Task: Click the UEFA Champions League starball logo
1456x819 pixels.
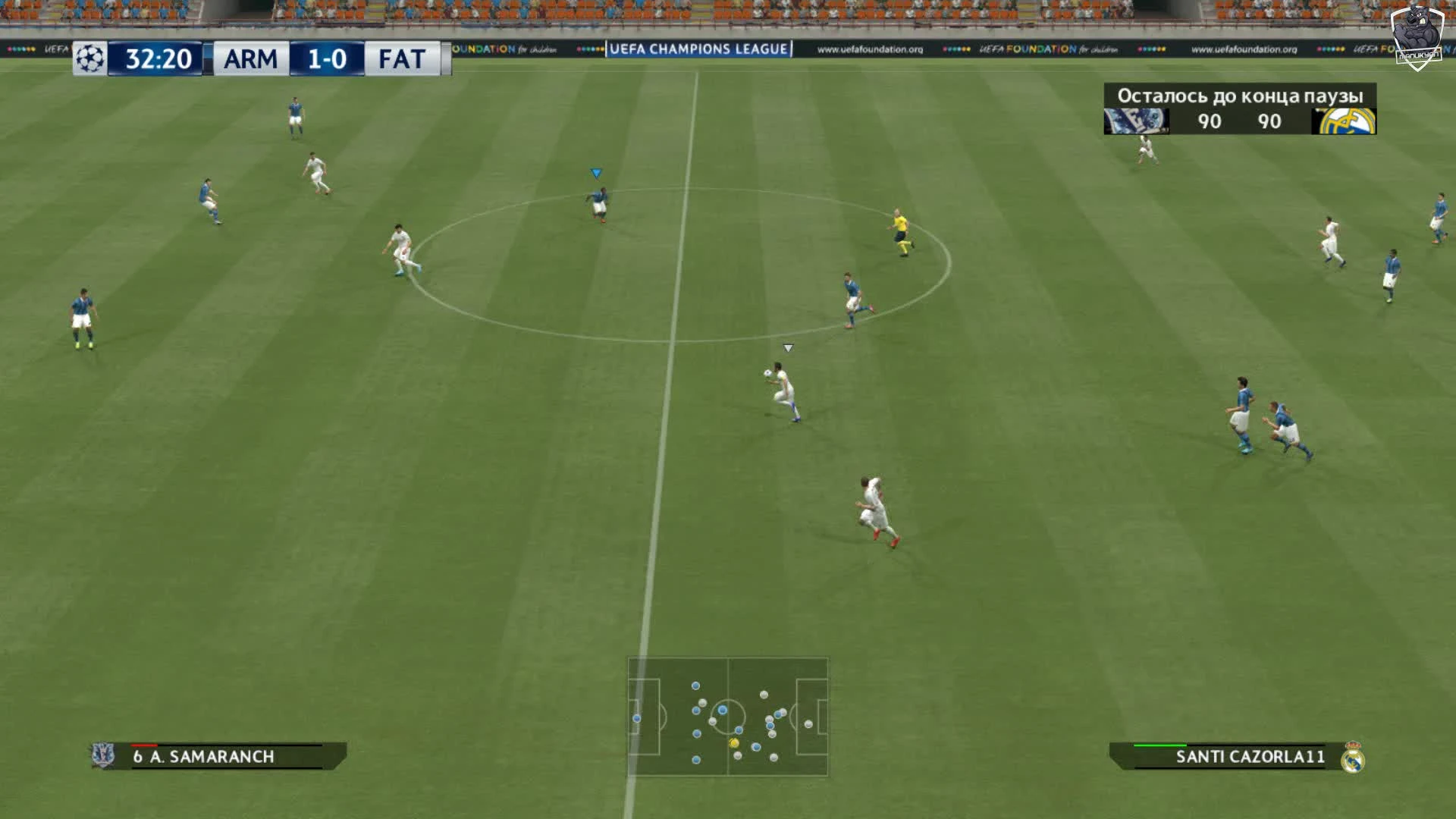Action: click(90, 56)
